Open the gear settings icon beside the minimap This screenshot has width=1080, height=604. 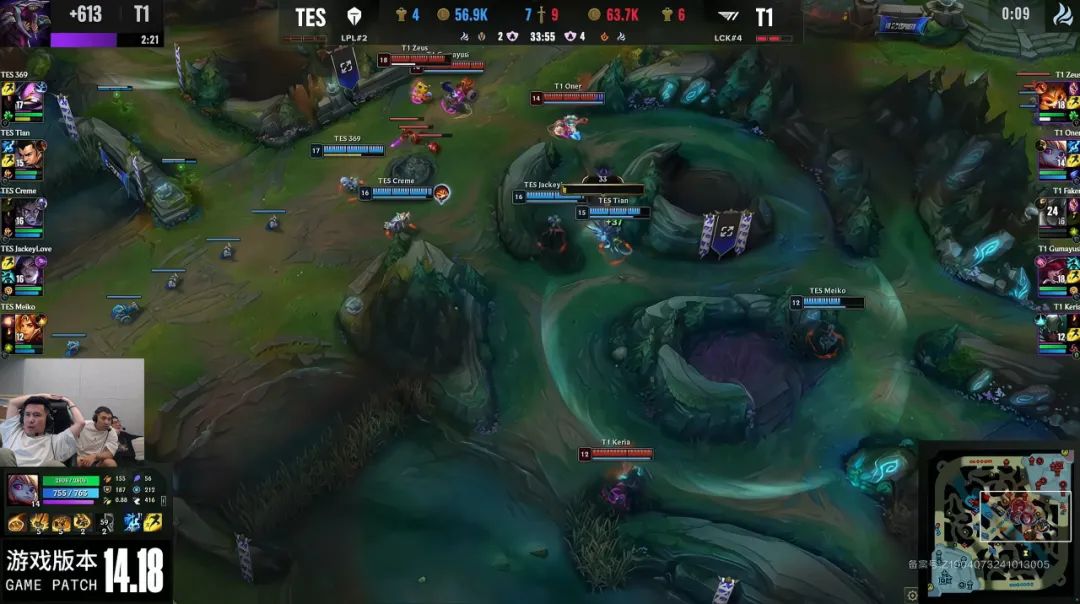(911, 594)
